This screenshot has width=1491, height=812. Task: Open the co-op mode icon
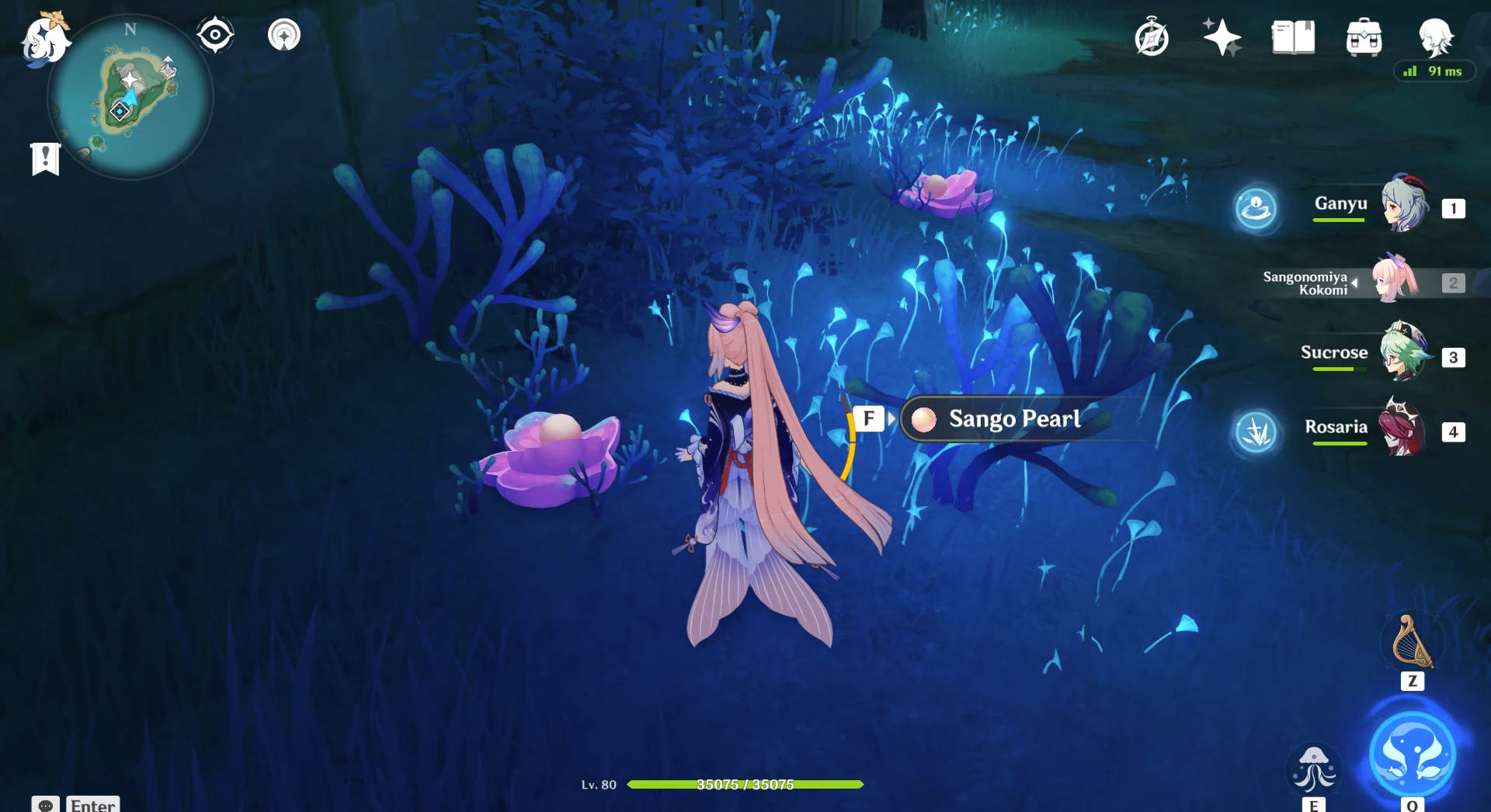click(x=284, y=35)
